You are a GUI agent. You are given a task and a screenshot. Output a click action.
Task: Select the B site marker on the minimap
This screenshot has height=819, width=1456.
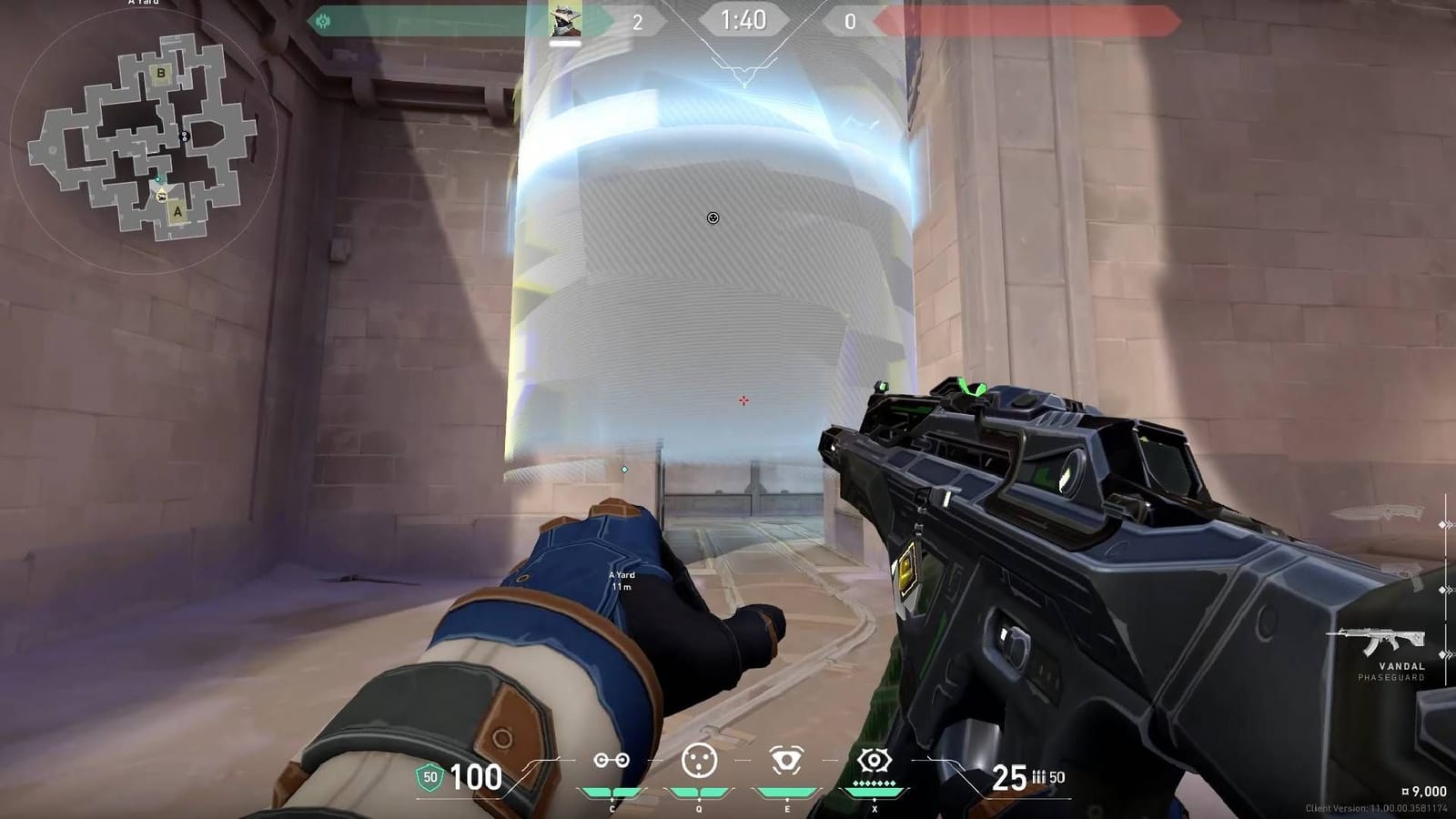160,74
